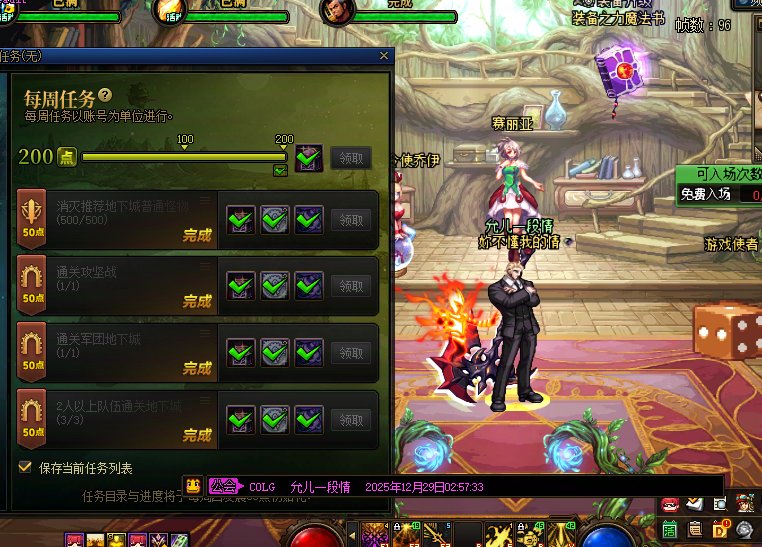Viewport: 762px width, 547px height.
Task: Select the 200-point milestone reward box icon
Action: click(308, 157)
